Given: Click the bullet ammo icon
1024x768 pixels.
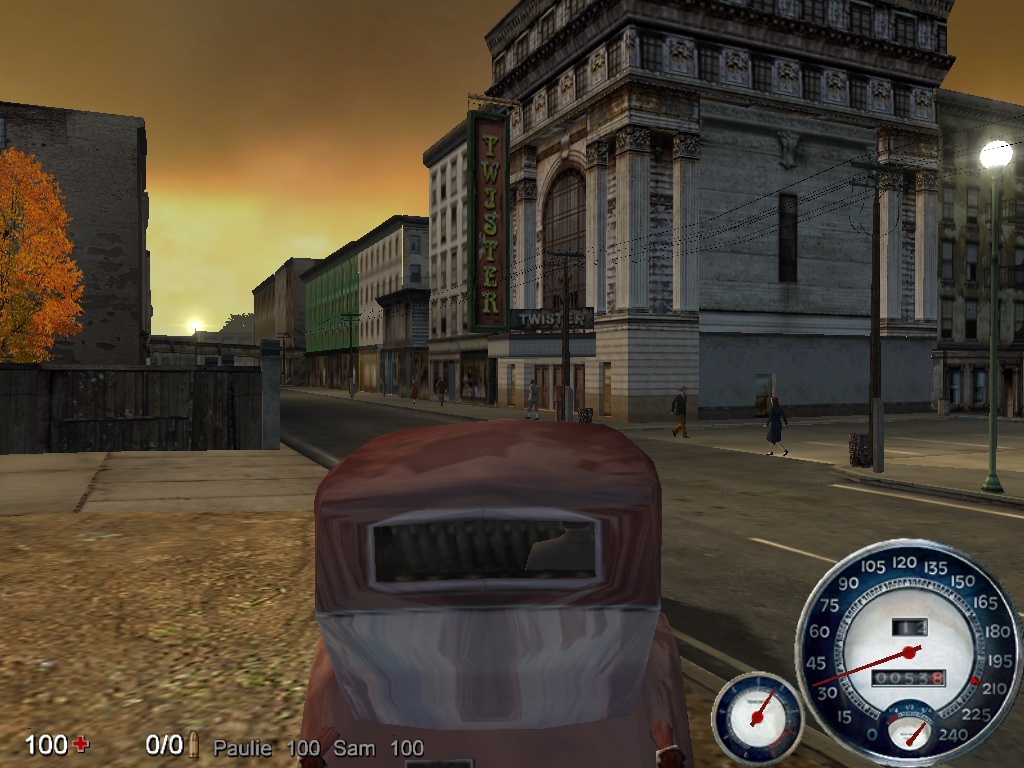Looking at the screenshot, I should [194, 745].
